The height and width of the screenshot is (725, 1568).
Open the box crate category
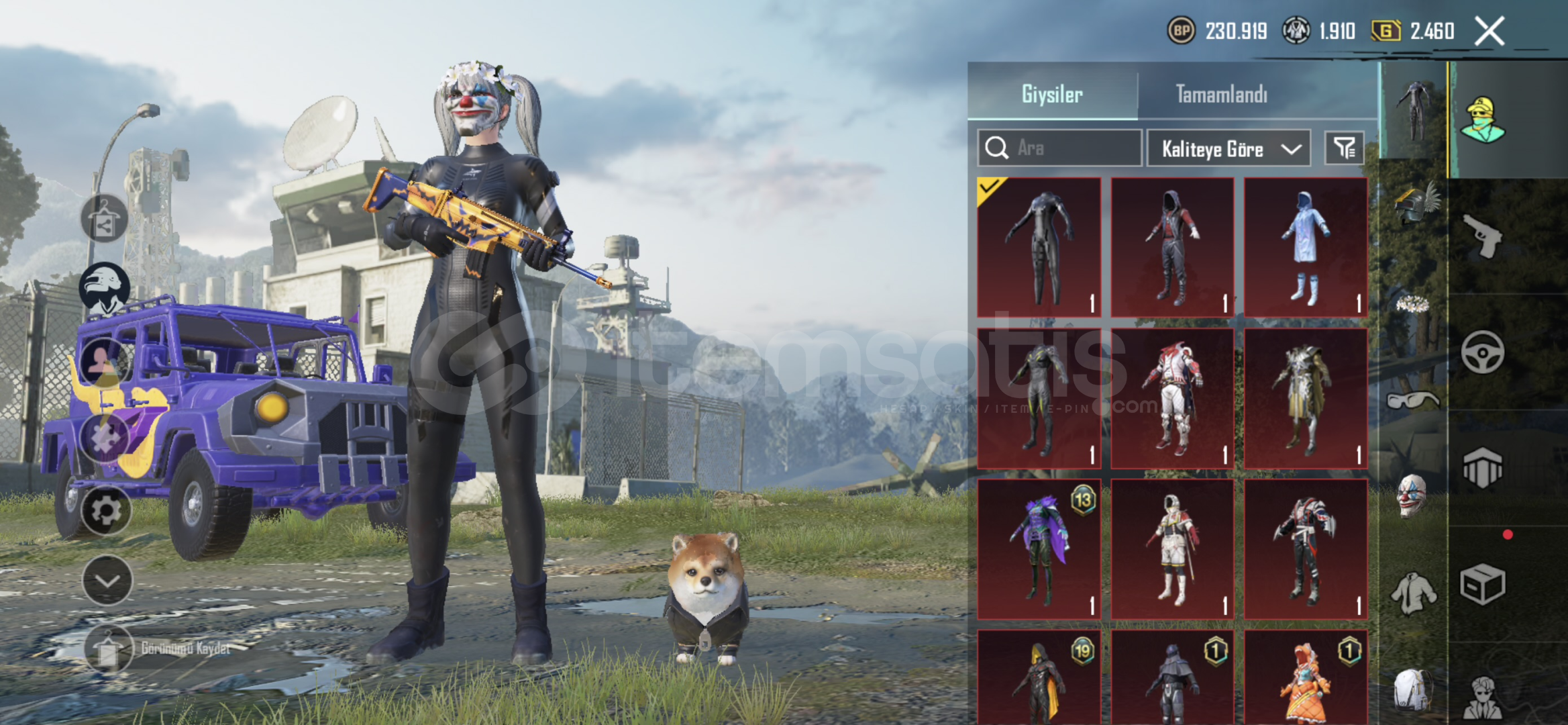(1482, 584)
